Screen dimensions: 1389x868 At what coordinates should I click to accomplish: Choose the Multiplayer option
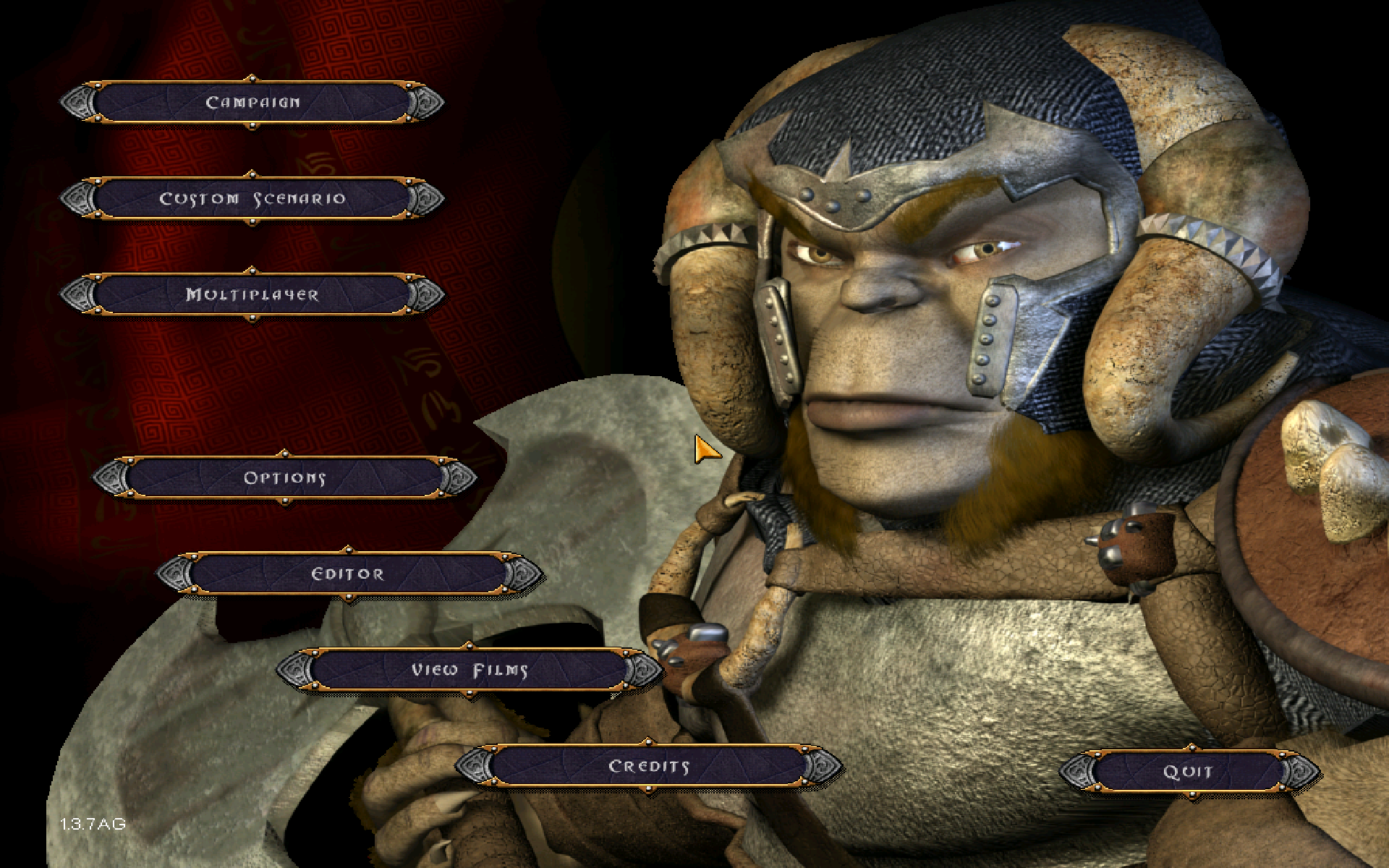252,295
